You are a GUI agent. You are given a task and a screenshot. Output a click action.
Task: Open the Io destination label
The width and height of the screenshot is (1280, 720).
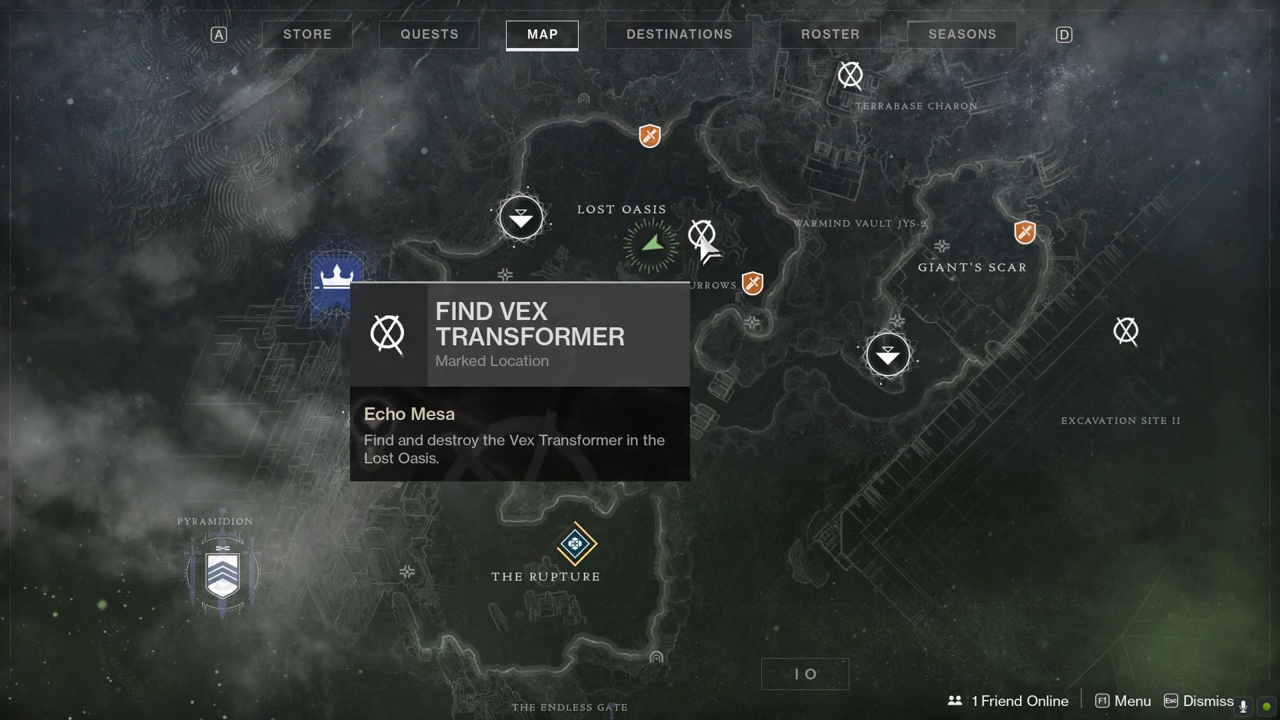[x=805, y=674]
